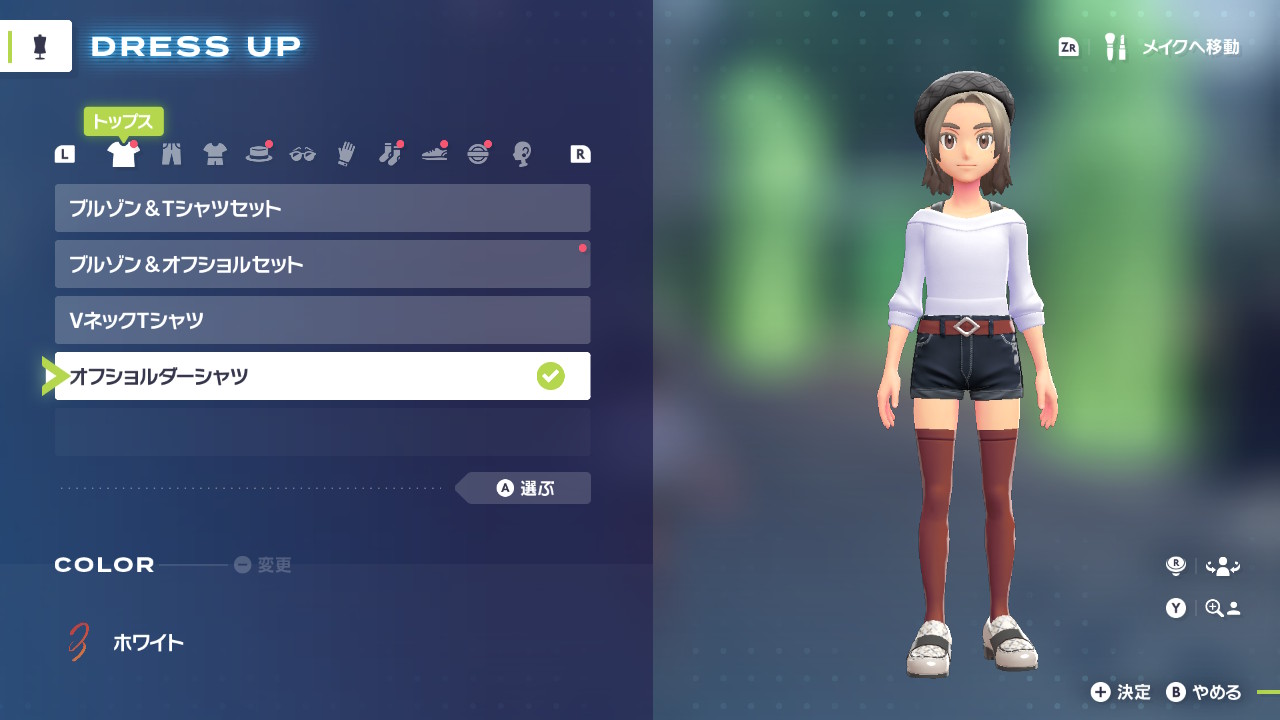1280x720 pixels.
Task: Open the earring (head profile) category tab
Action: click(x=521, y=154)
